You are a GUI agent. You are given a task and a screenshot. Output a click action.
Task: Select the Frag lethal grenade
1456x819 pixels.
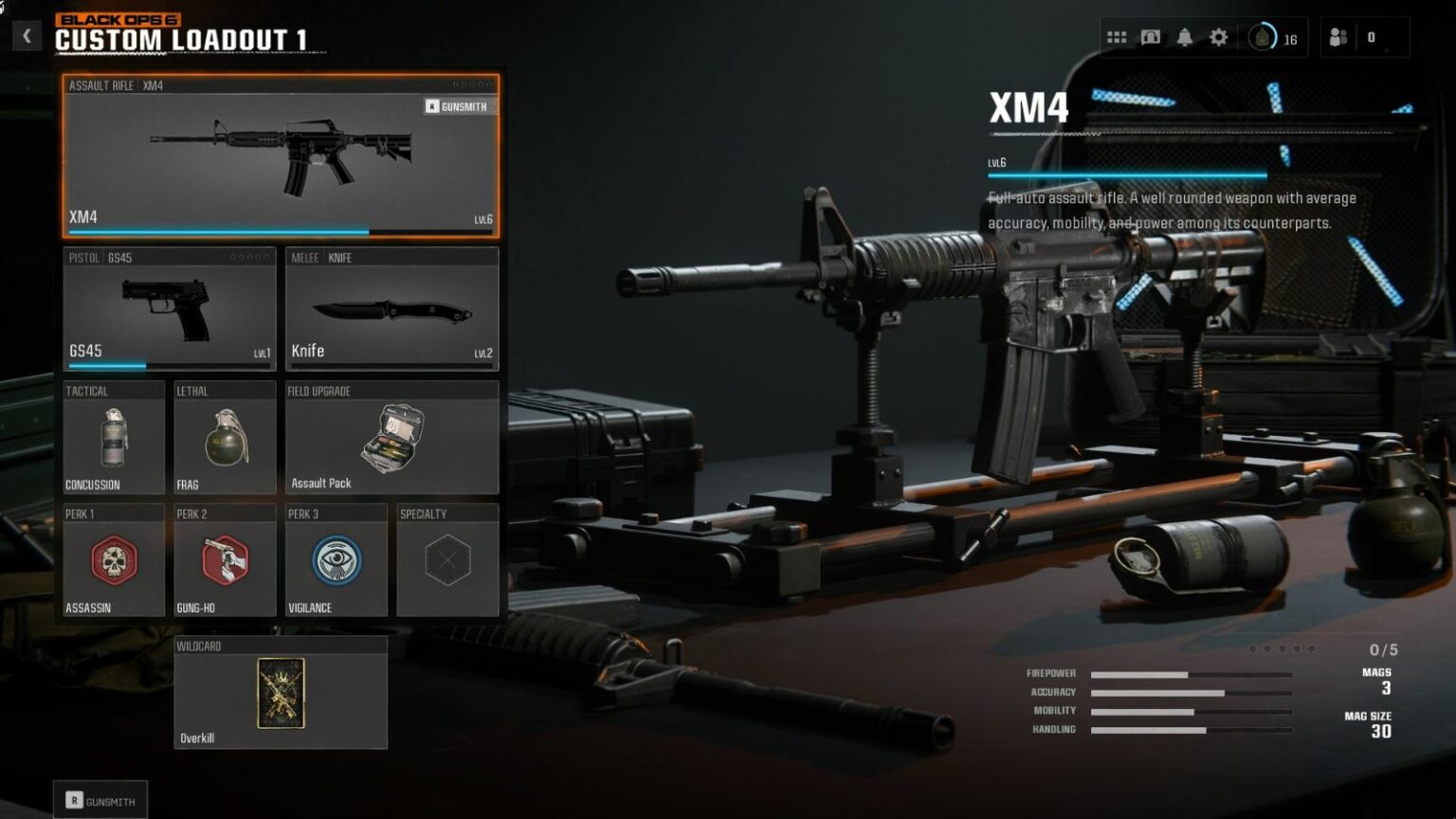point(225,438)
